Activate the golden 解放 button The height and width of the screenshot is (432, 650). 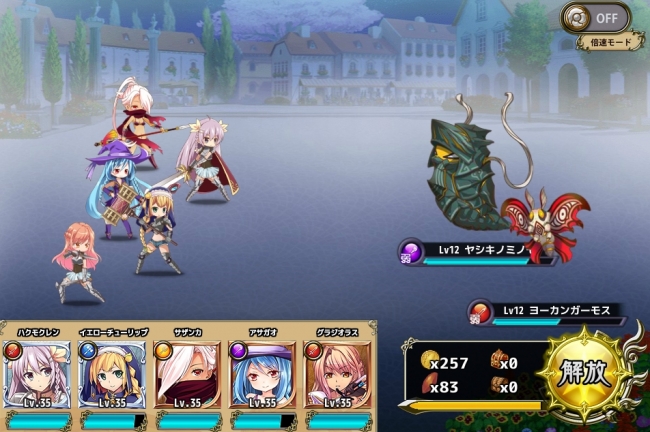click(581, 373)
